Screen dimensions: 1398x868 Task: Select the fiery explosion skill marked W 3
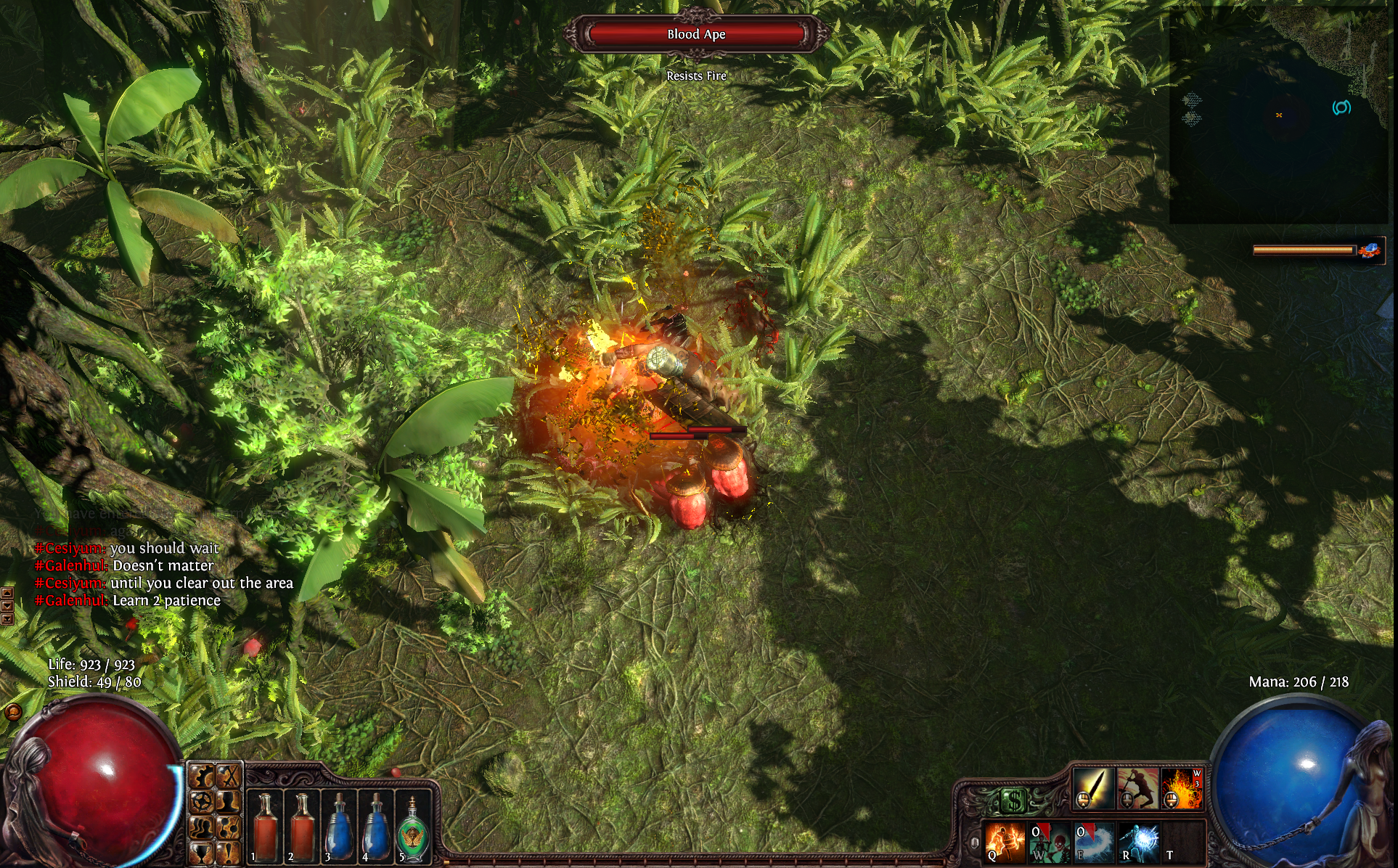1182,788
